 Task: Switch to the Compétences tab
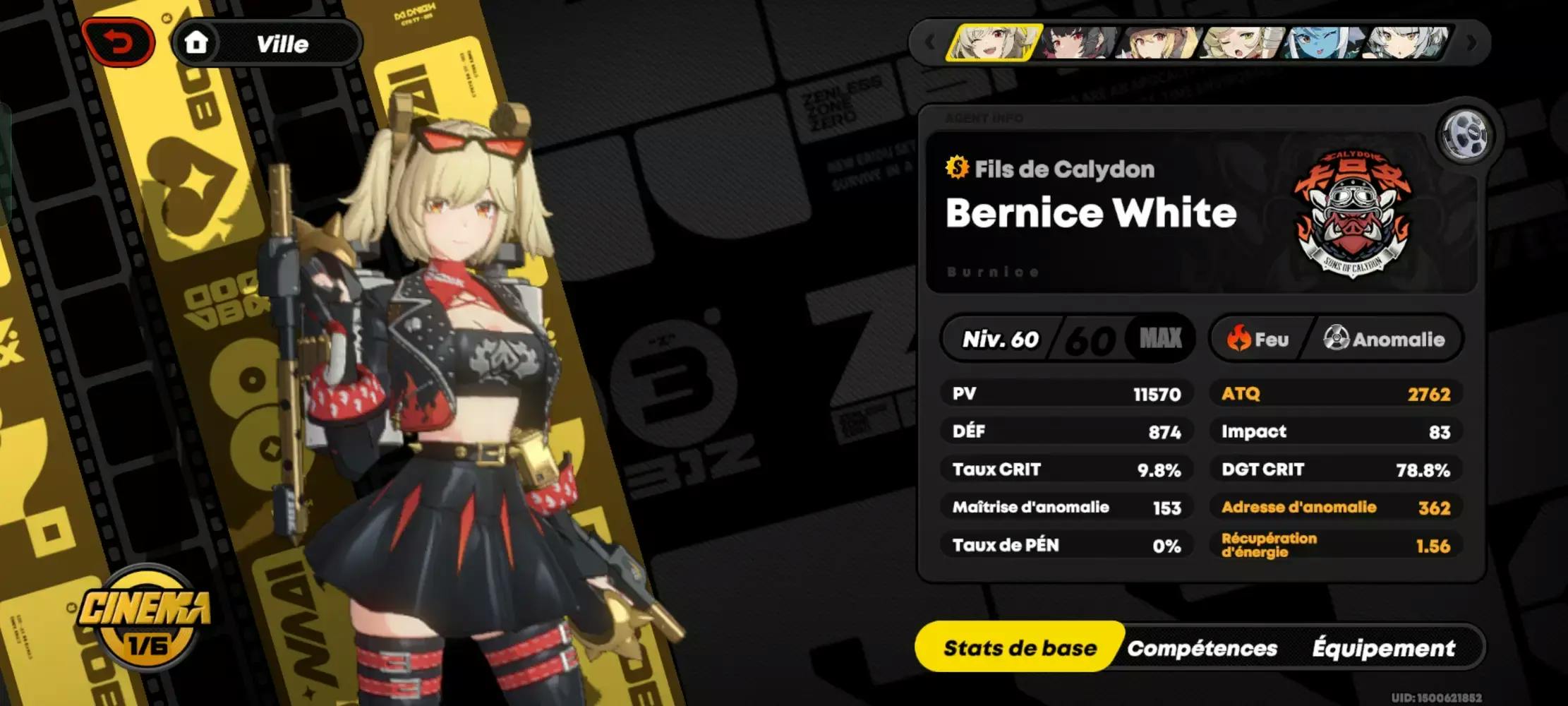click(1202, 648)
